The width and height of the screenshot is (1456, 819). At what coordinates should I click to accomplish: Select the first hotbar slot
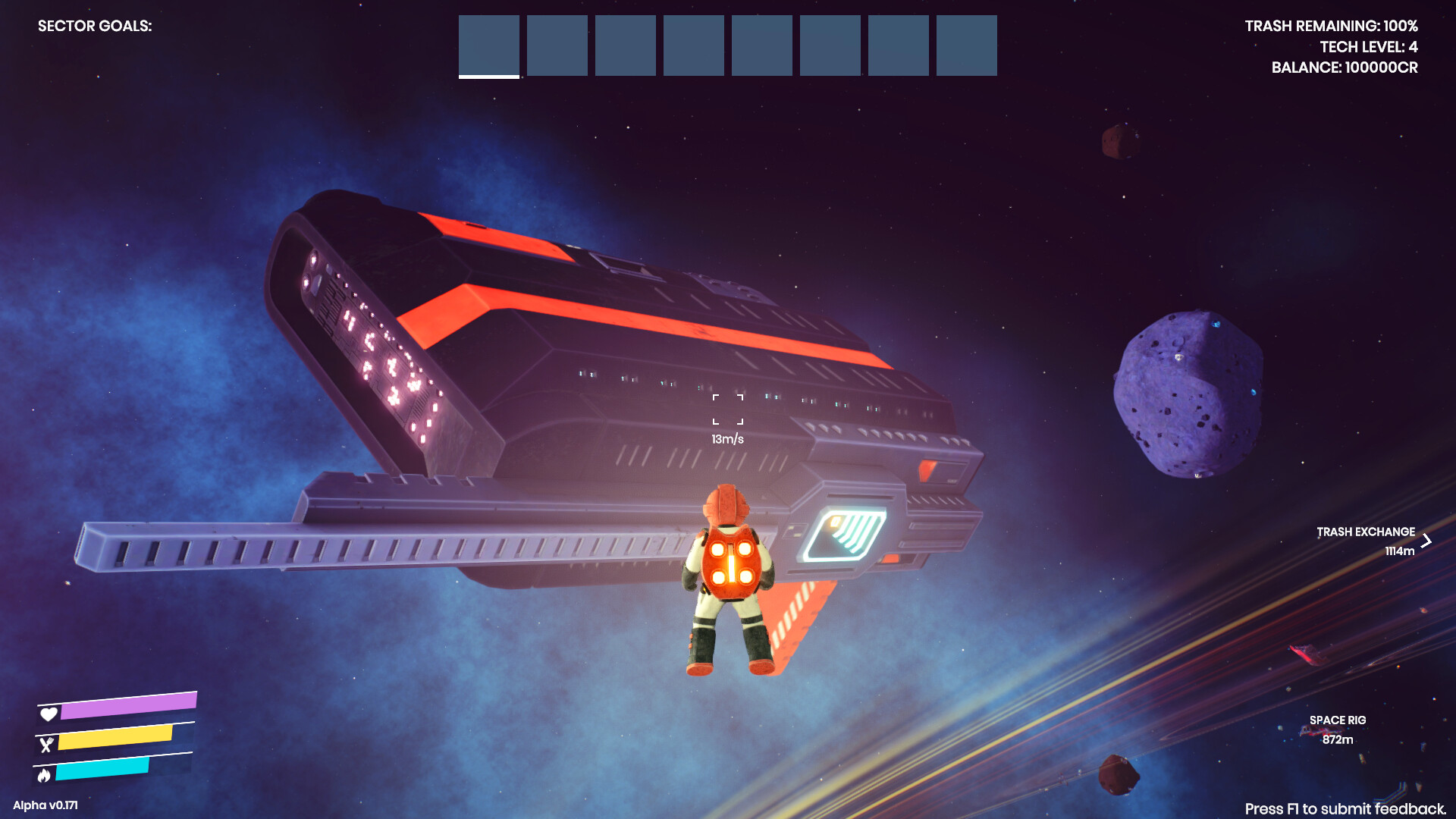pyautogui.click(x=488, y=45)
